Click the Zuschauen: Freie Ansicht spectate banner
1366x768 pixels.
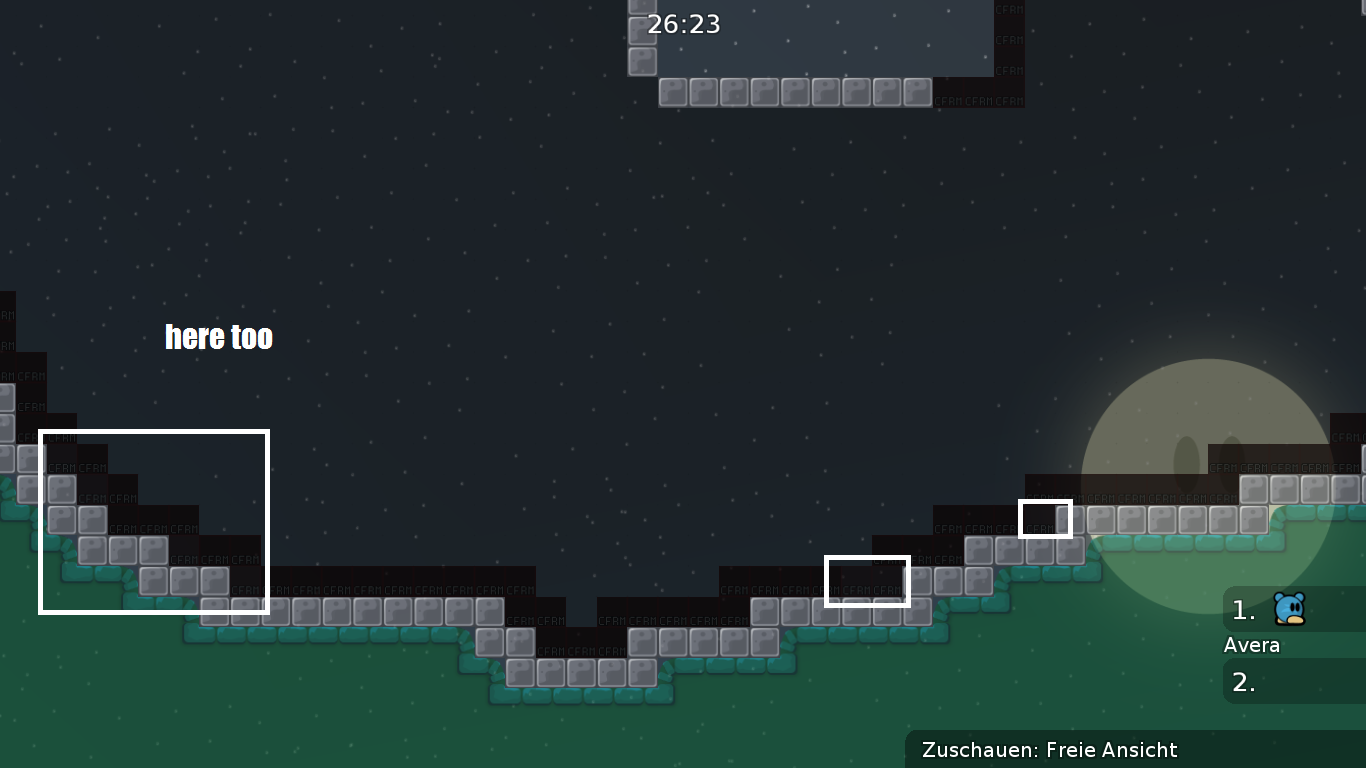[1050, 750]
